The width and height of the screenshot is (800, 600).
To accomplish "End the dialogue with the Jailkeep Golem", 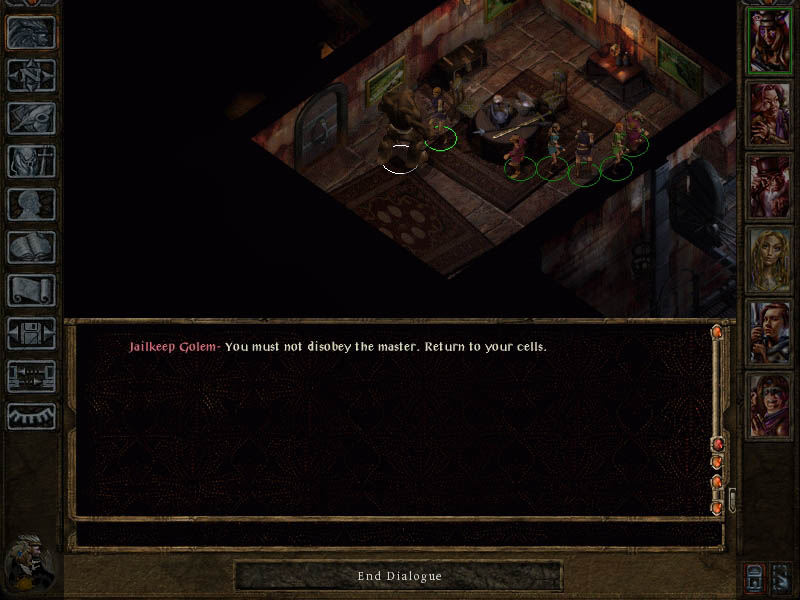I will click(x=399, y=576).
